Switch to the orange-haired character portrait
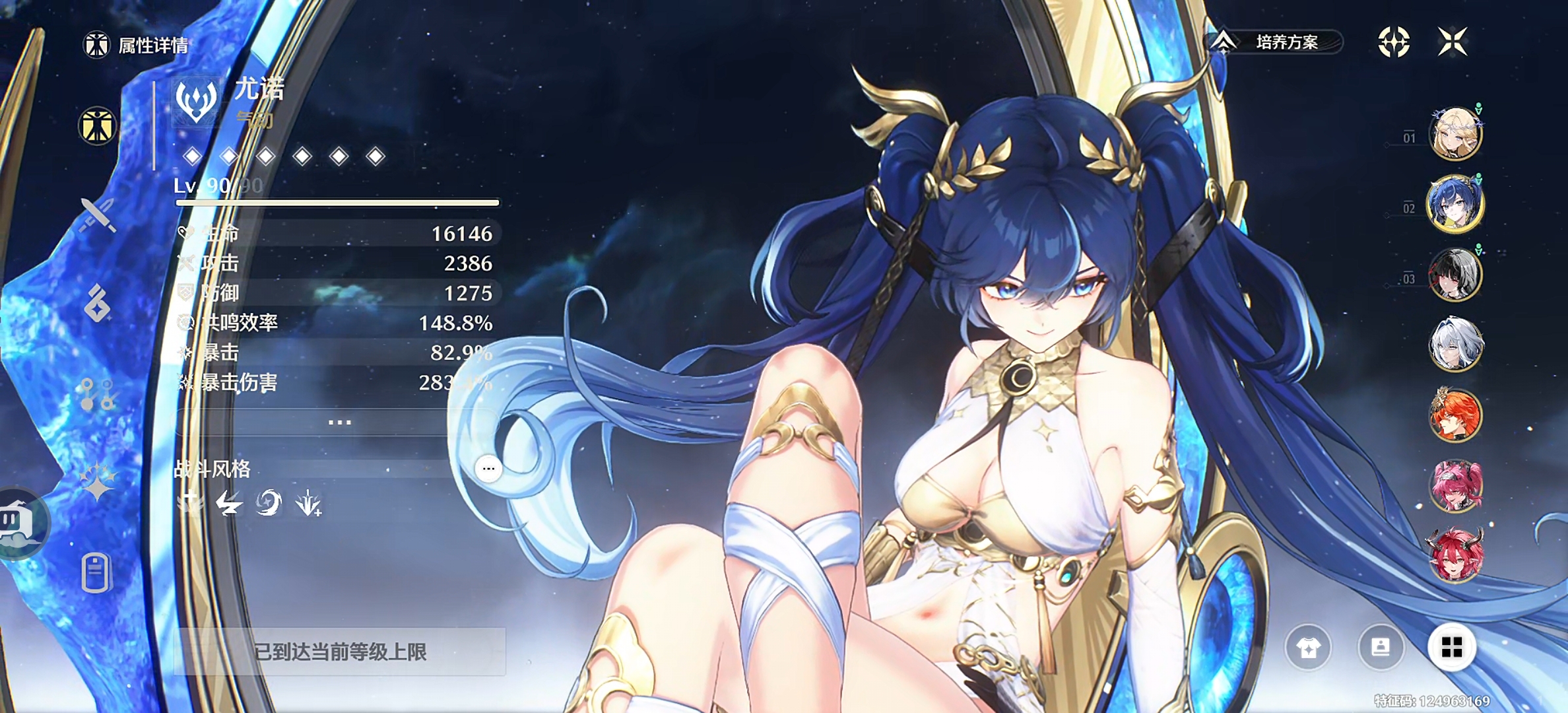1568x713 pixels. point(1455,415)
